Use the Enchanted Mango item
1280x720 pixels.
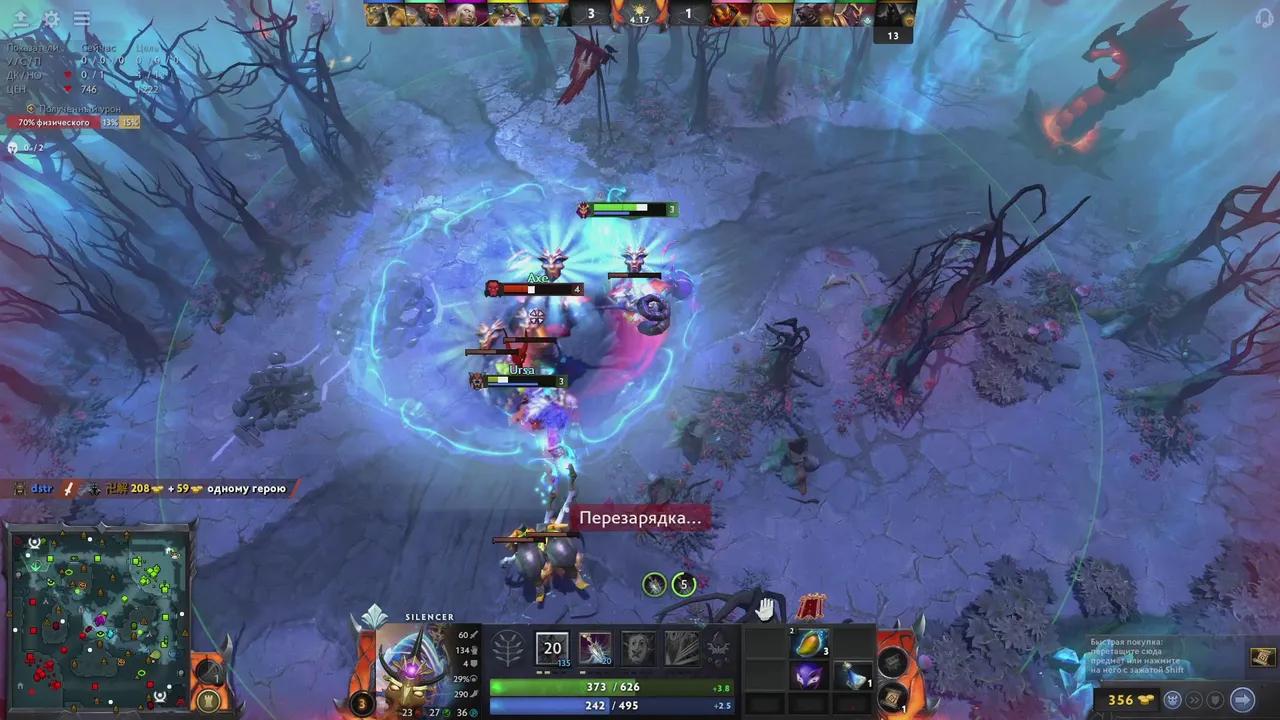[809, 644]
